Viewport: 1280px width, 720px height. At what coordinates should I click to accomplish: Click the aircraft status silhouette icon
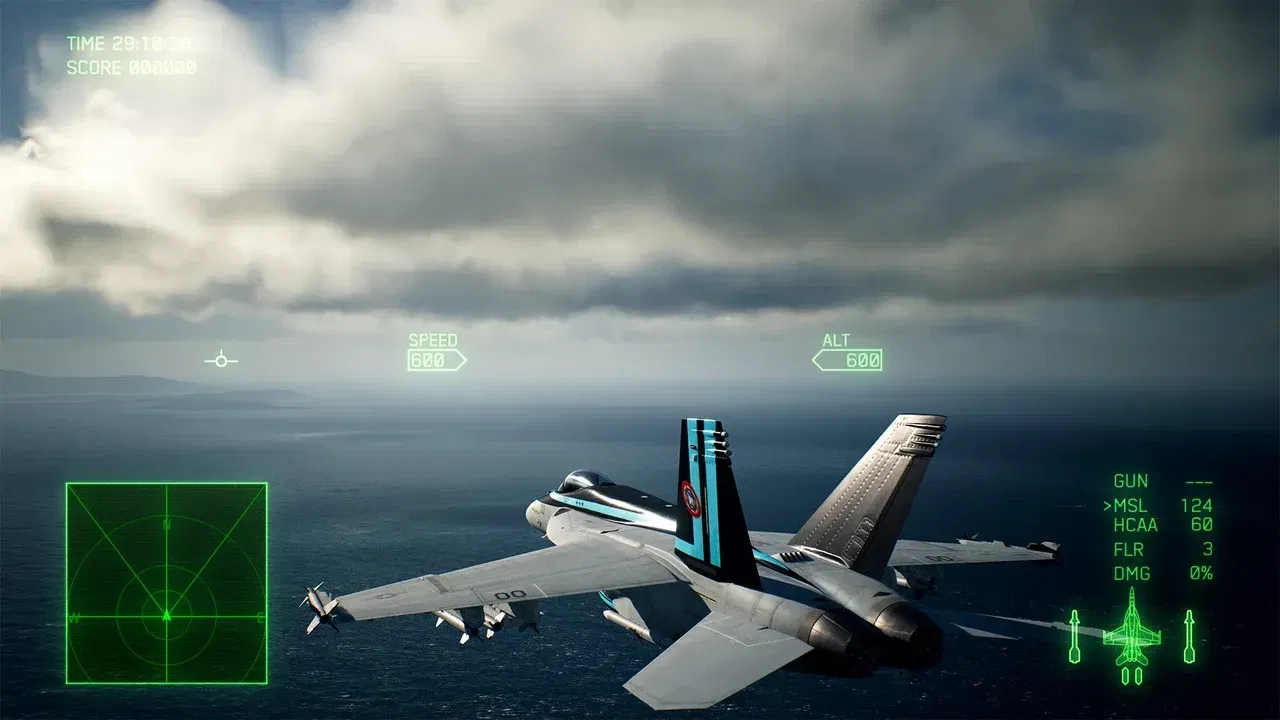pyautogui.click(x=1131, y=640)
